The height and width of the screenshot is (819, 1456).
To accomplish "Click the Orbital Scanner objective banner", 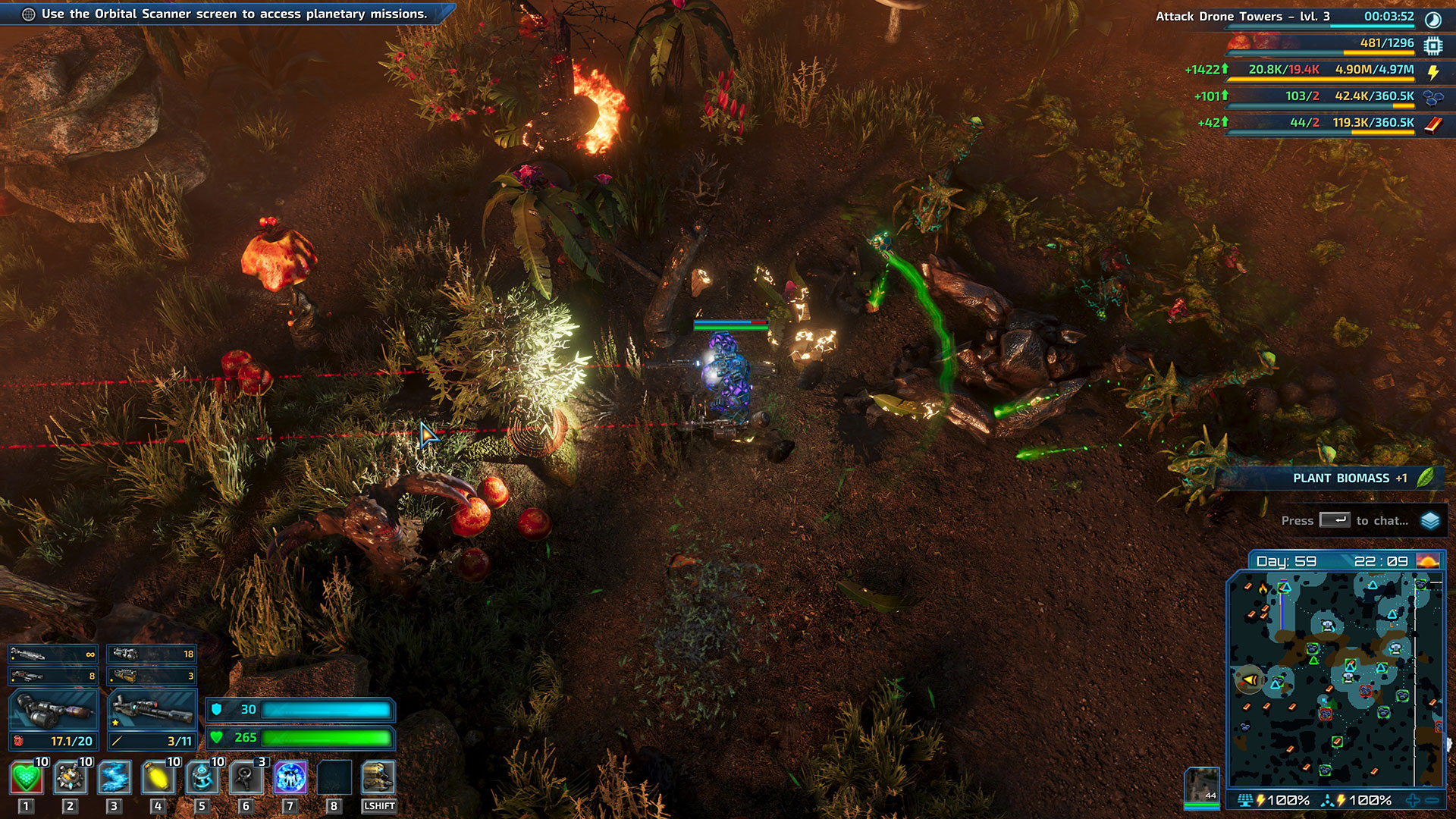I will tap(227, 14).
